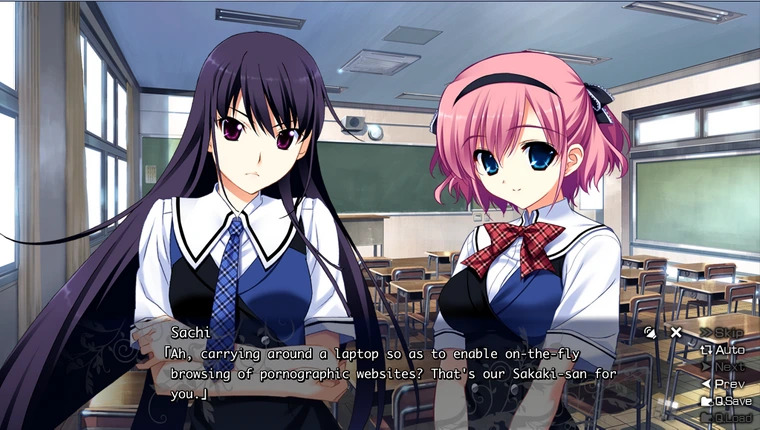Go back with the Prev button

pyautogui.click(x=726, y=383)
